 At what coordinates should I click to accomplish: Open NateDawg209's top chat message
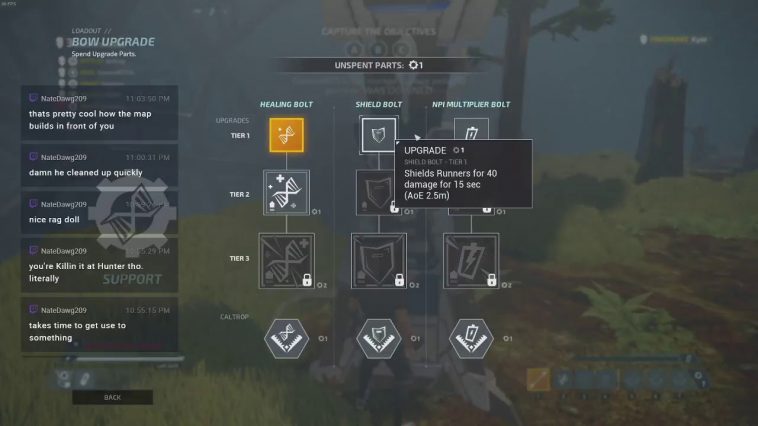click(99, 113)
